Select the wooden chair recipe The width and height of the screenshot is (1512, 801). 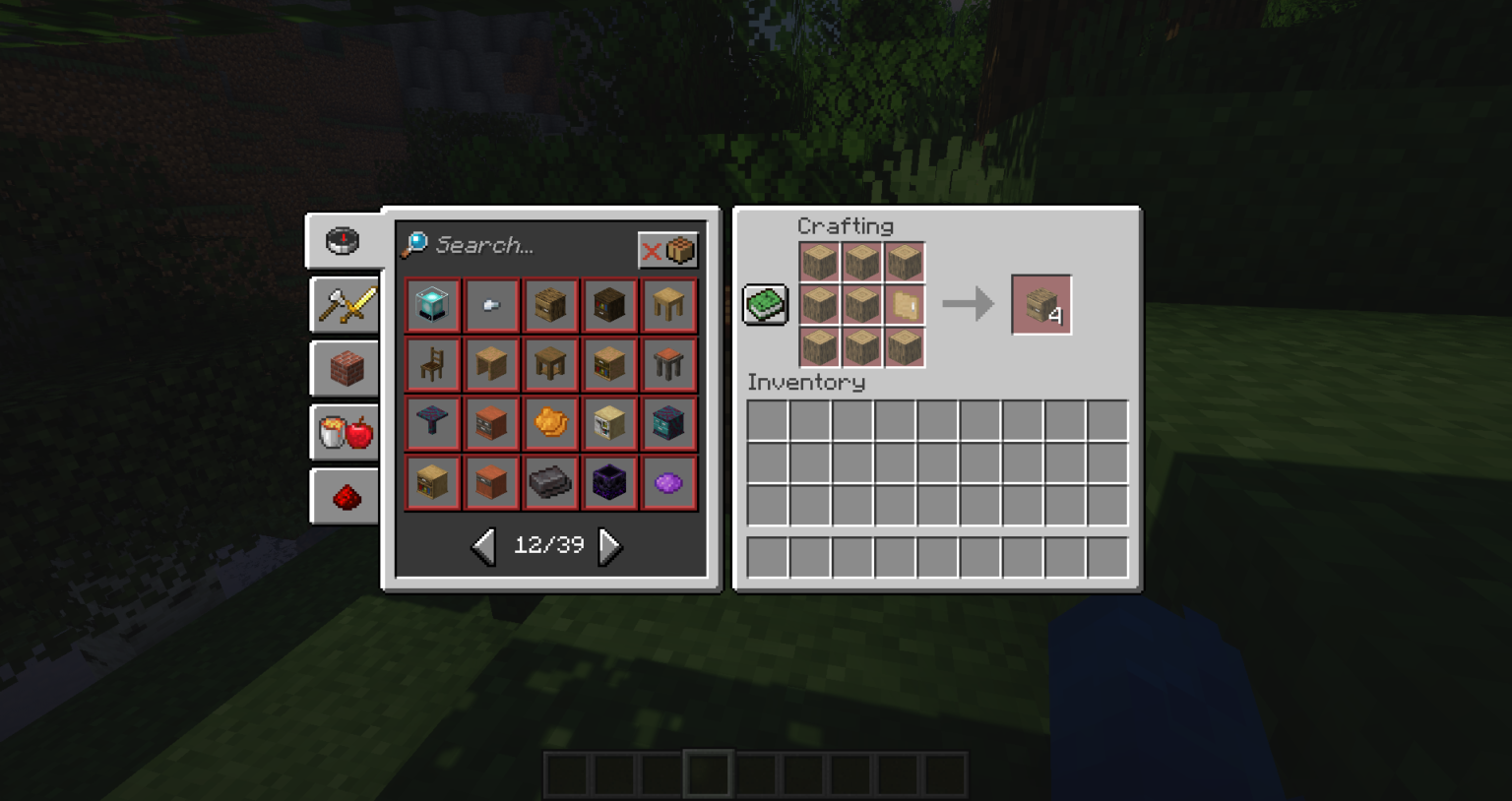433,364
